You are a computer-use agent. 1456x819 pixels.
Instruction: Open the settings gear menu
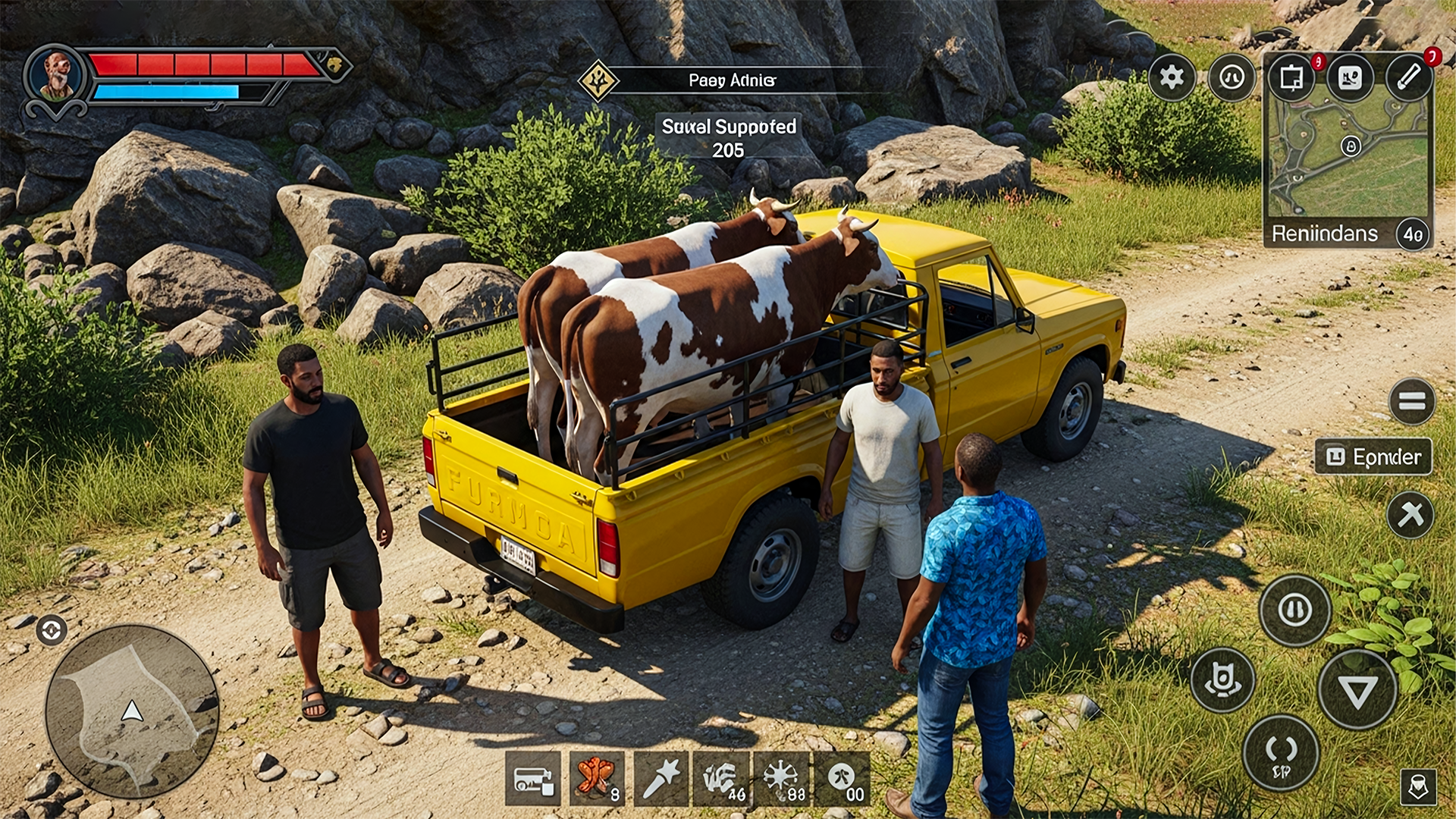tap(1171, 77)
